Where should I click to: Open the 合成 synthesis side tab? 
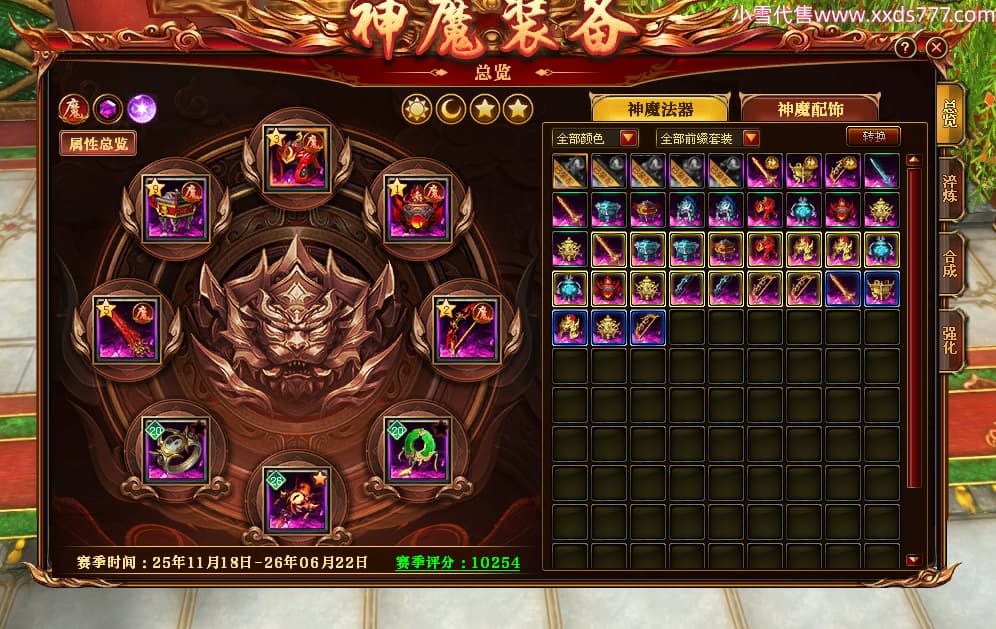950,264
